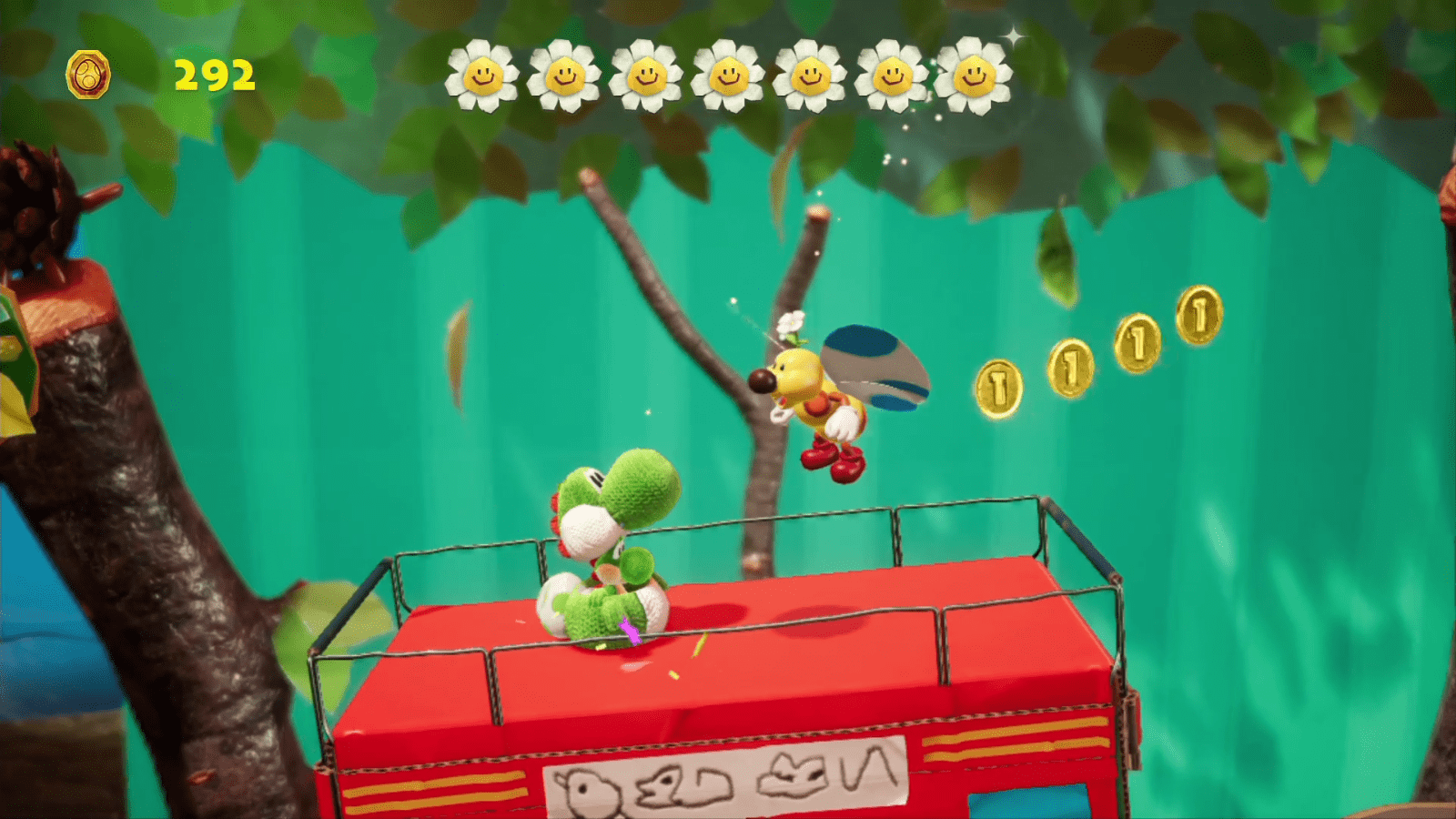Select the first smiley flower in the HUD
1456x819 pixels.
pos(482,76)
